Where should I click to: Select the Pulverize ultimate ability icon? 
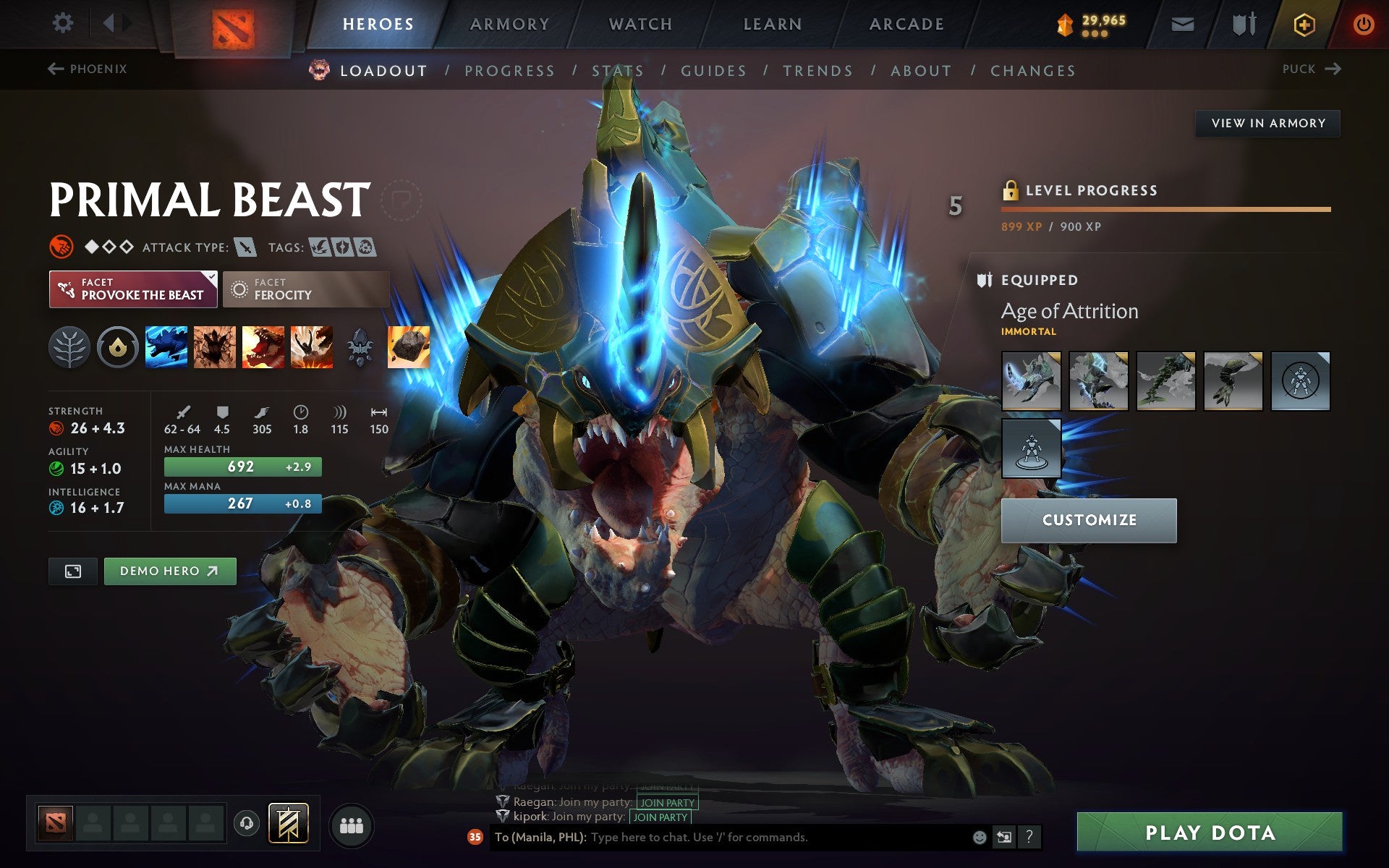[311, 347]
